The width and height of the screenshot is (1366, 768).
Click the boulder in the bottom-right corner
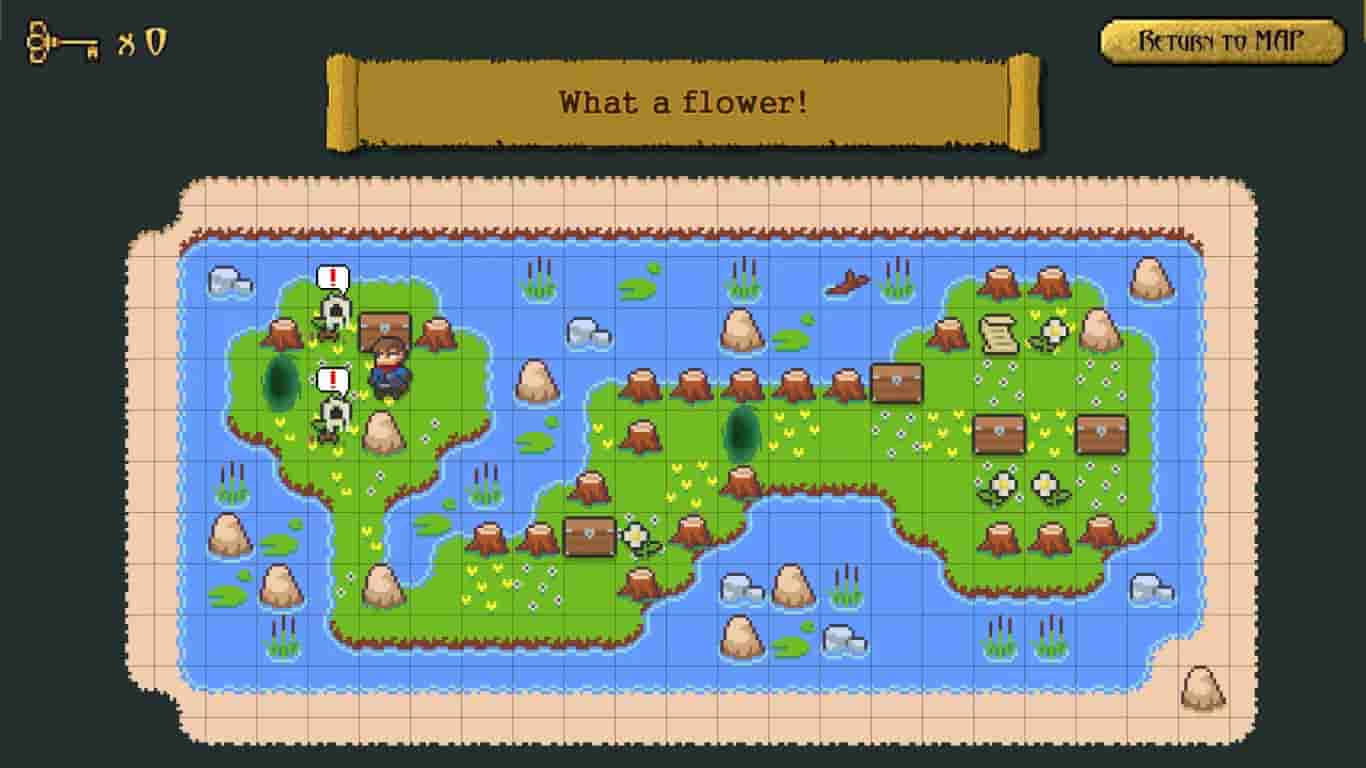1201,690
